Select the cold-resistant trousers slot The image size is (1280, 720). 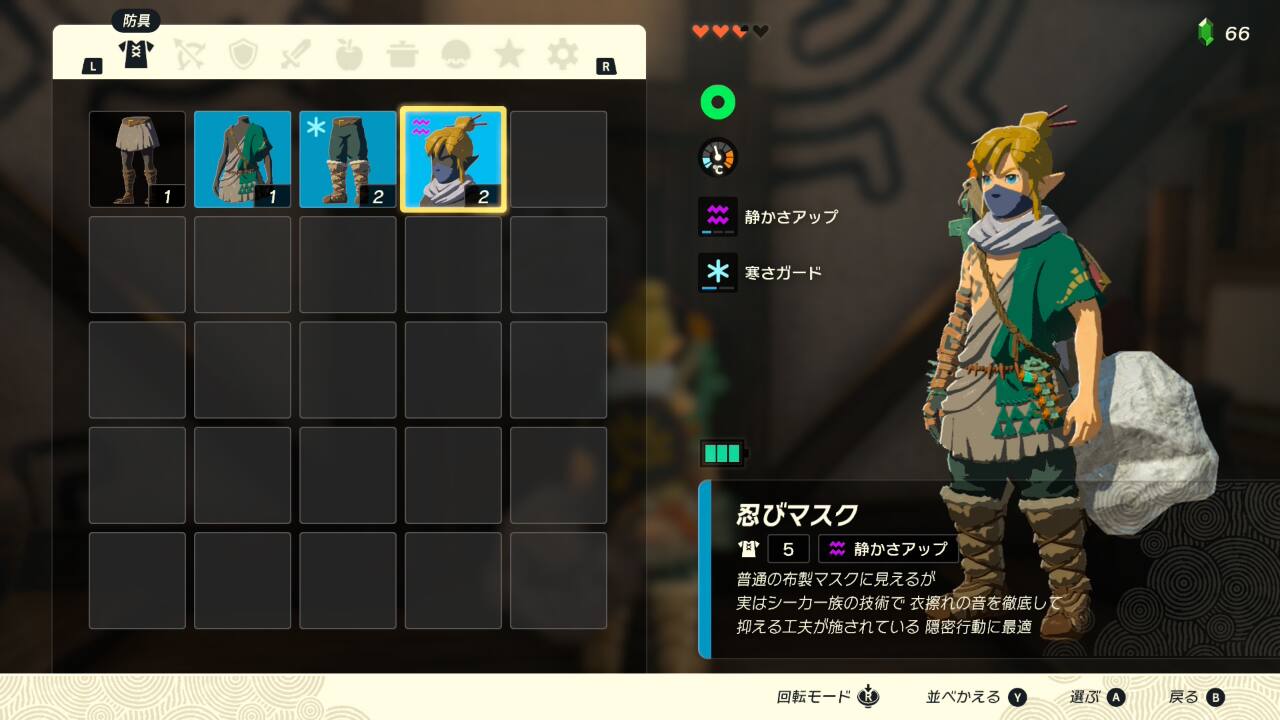click(348, 159)
